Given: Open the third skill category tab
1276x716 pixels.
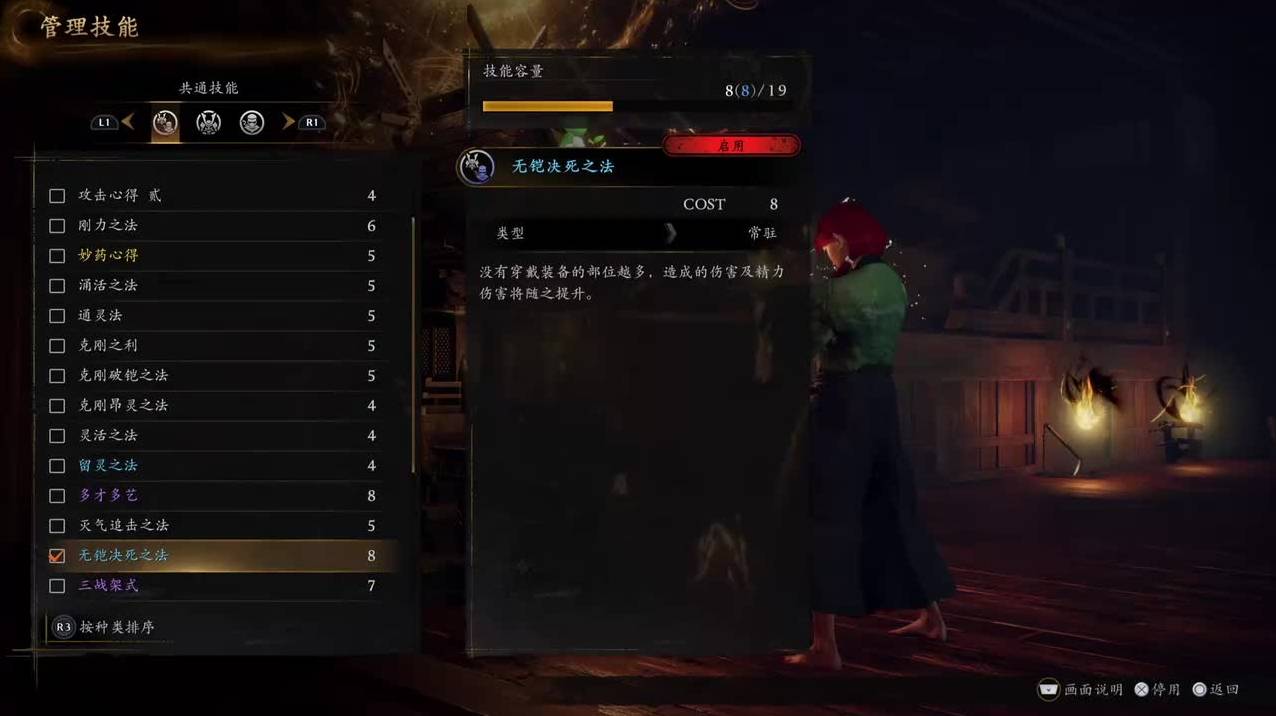Looking at the screenshot, I should pos(252,123).
